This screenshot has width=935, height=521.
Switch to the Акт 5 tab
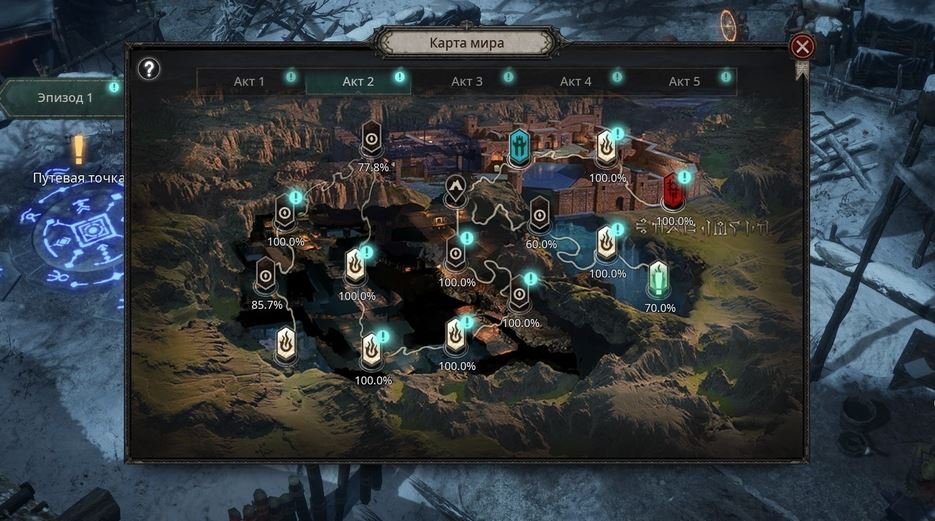[684, 81]
